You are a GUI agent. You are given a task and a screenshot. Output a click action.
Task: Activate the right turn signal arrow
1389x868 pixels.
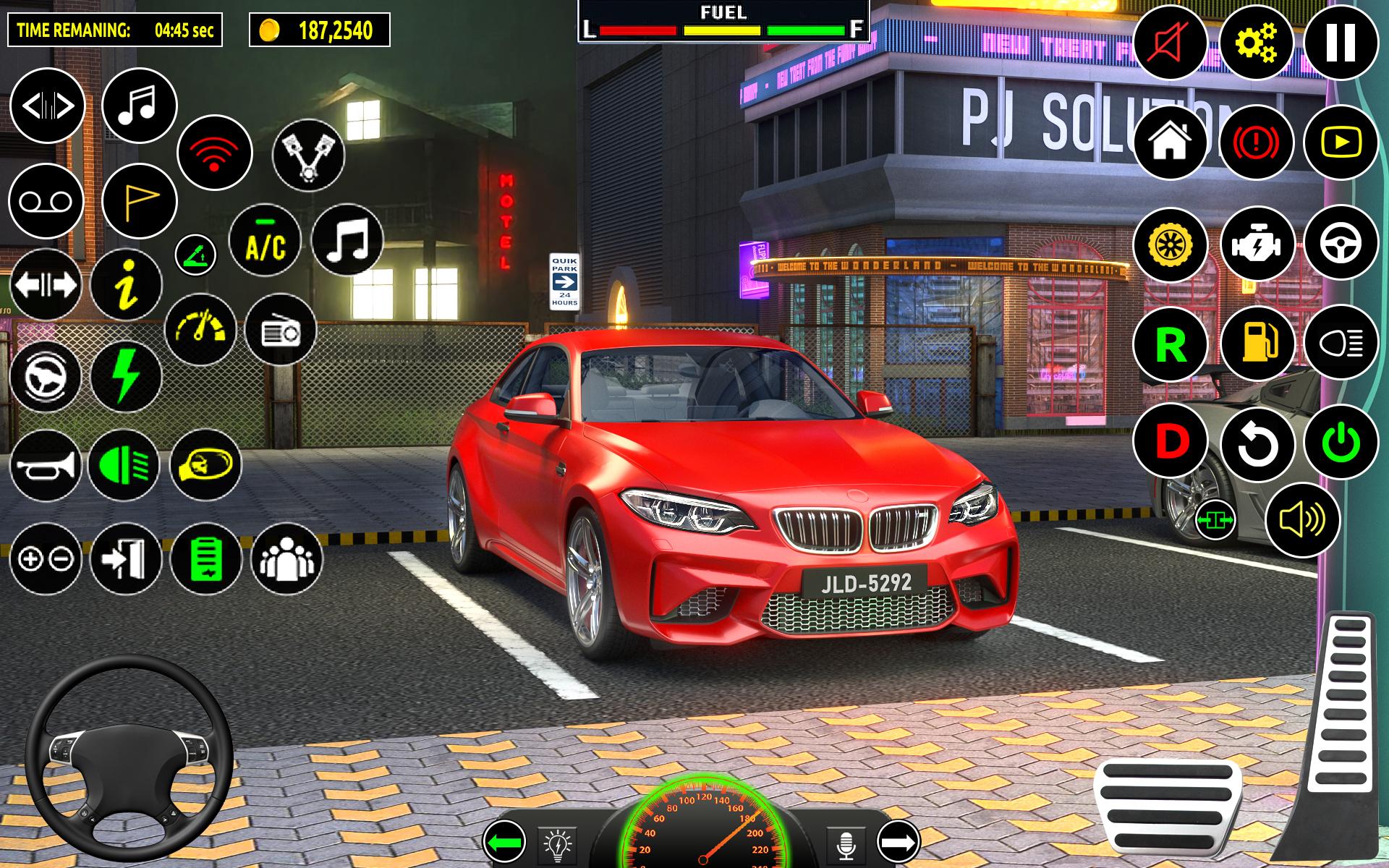point(899,843)
